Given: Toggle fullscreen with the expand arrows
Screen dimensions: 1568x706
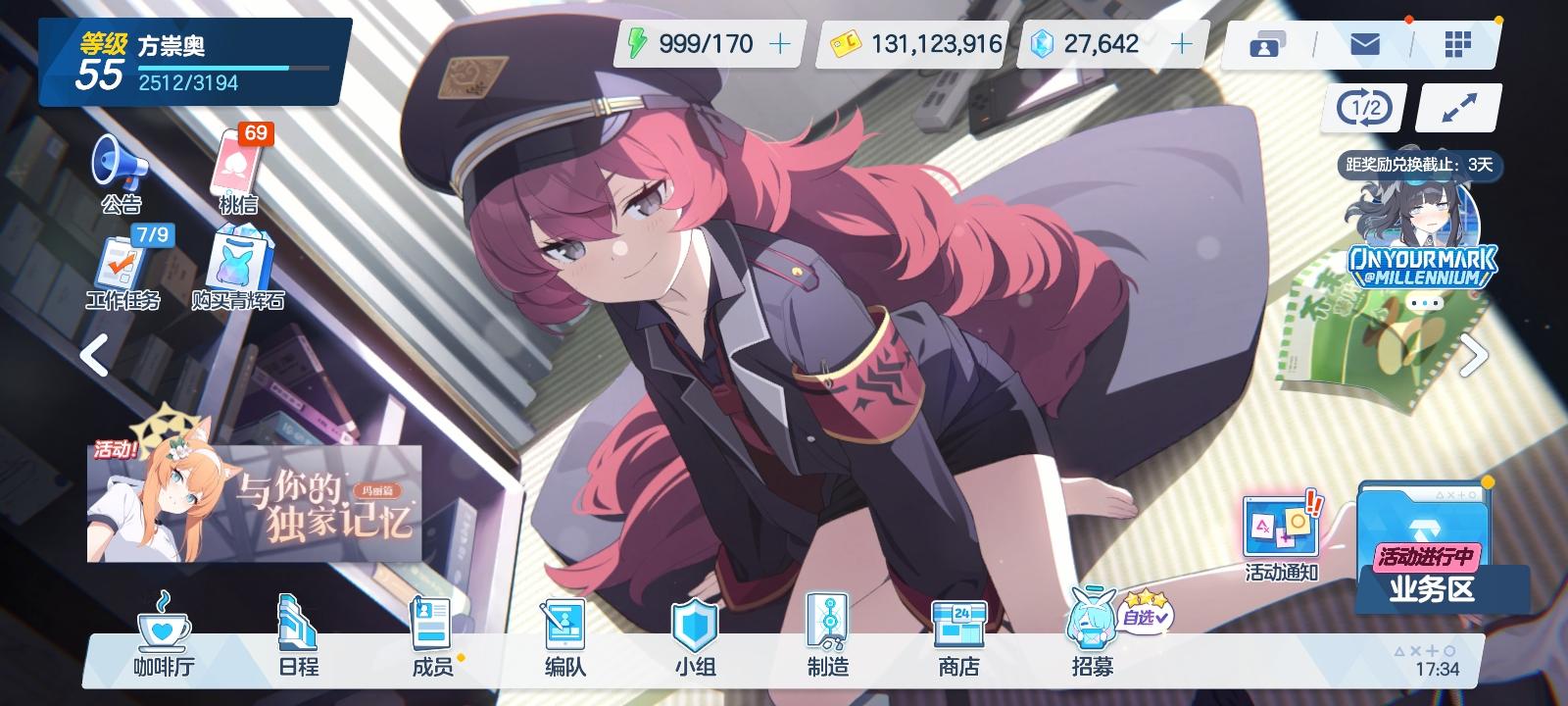Looking at the screenshot, I should coord(1456,108).
